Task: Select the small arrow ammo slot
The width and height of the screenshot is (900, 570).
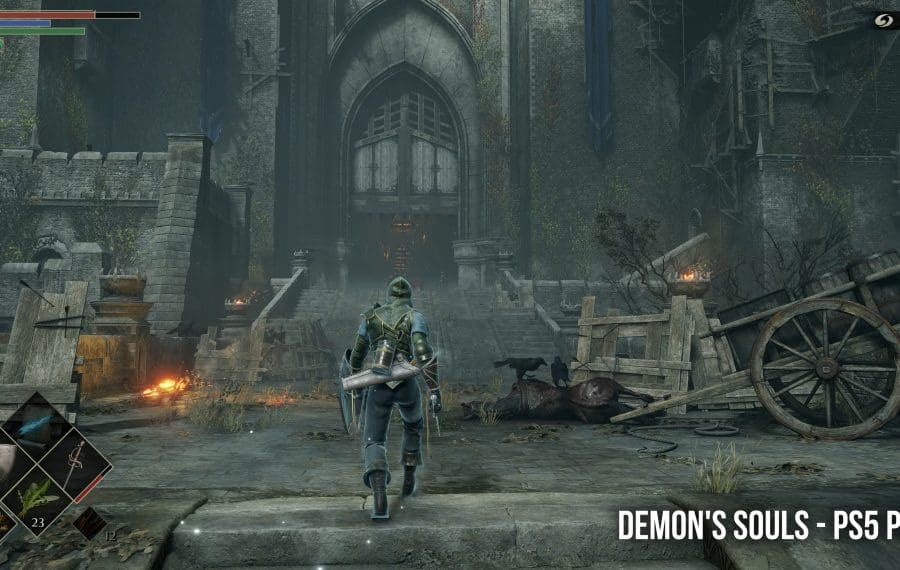Action: click(x=88, y=521)
